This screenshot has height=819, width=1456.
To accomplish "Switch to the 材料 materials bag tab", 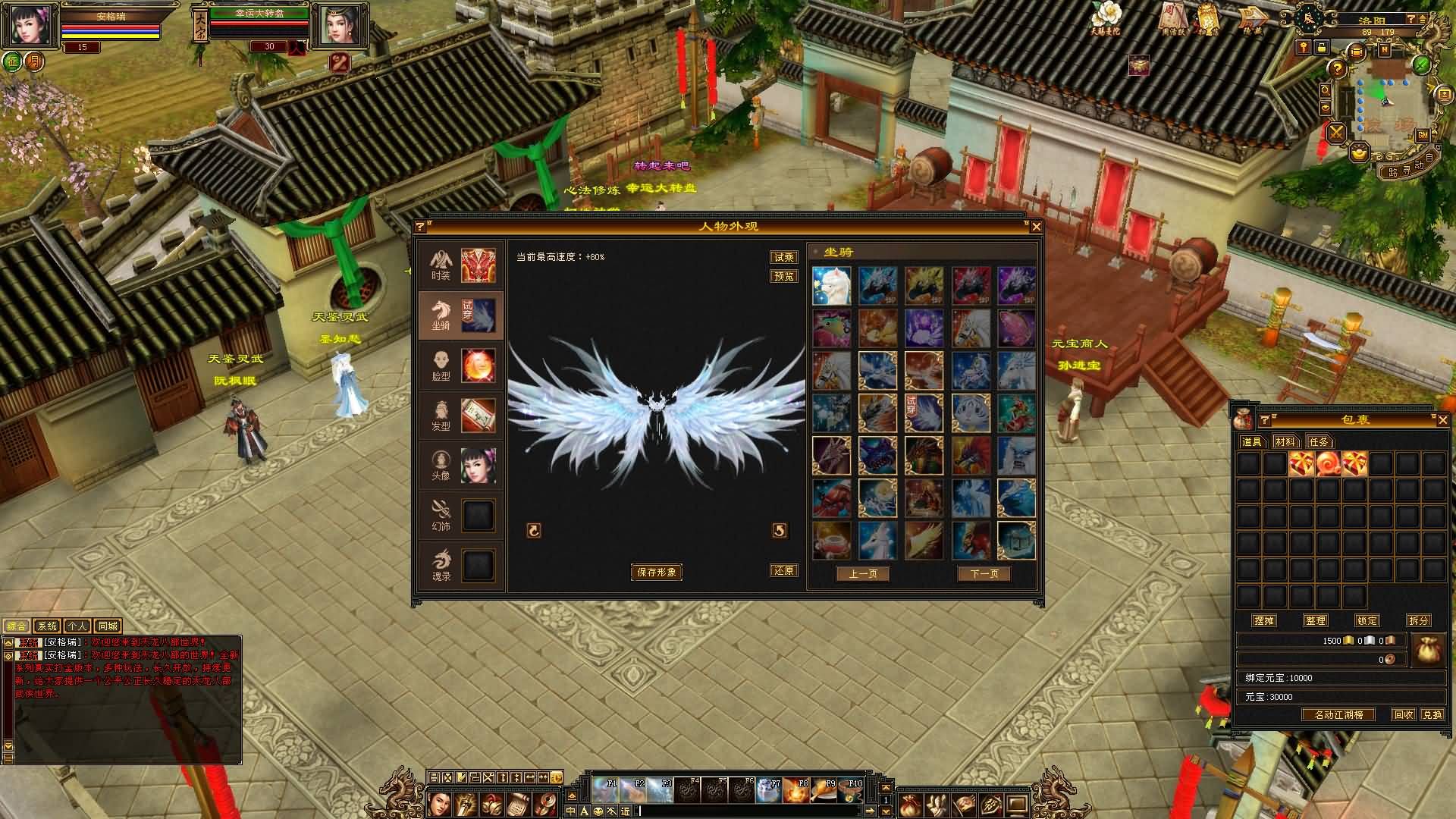I will [x=1285, y=441].
